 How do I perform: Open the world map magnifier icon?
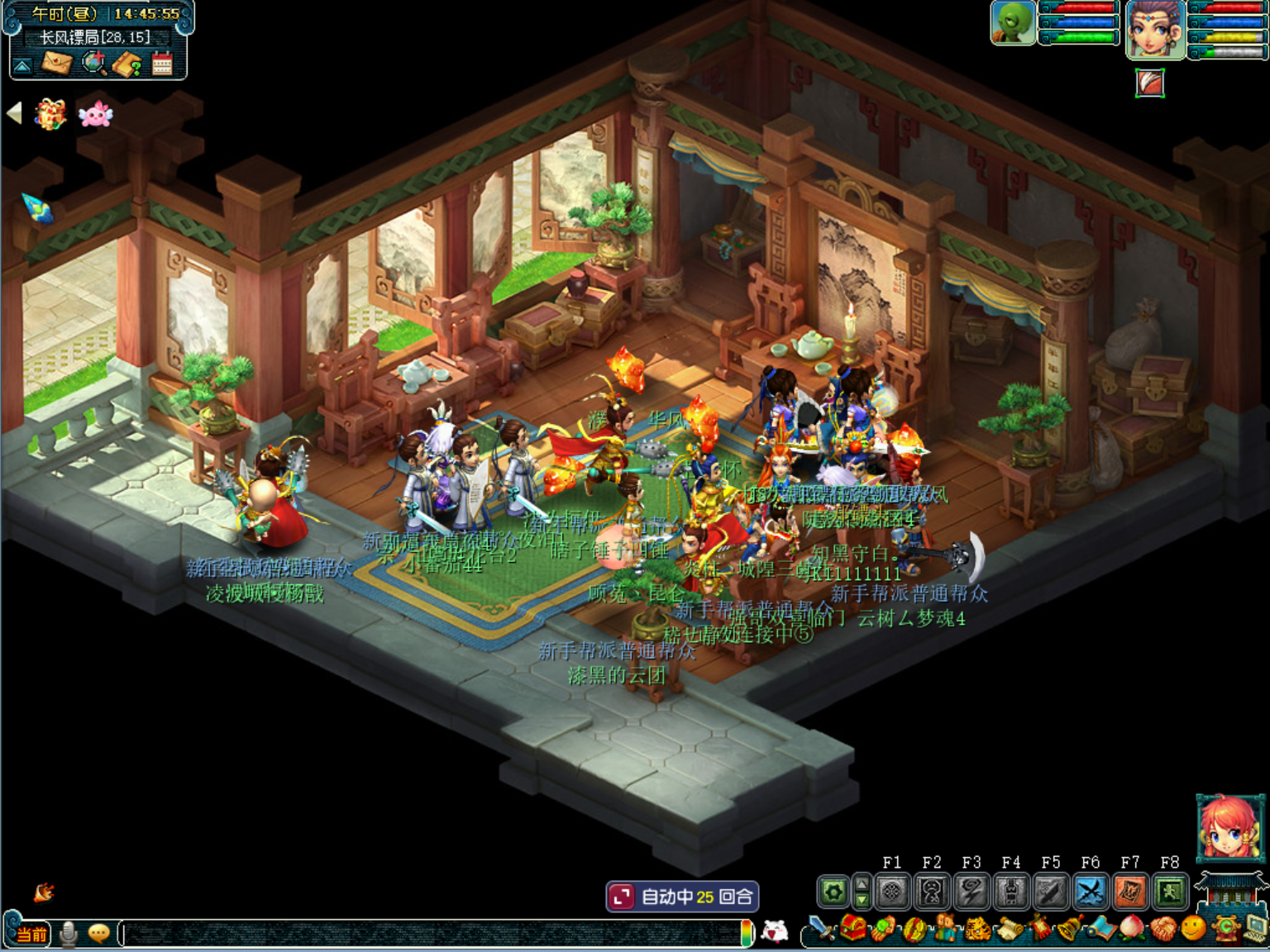(94, 63)
